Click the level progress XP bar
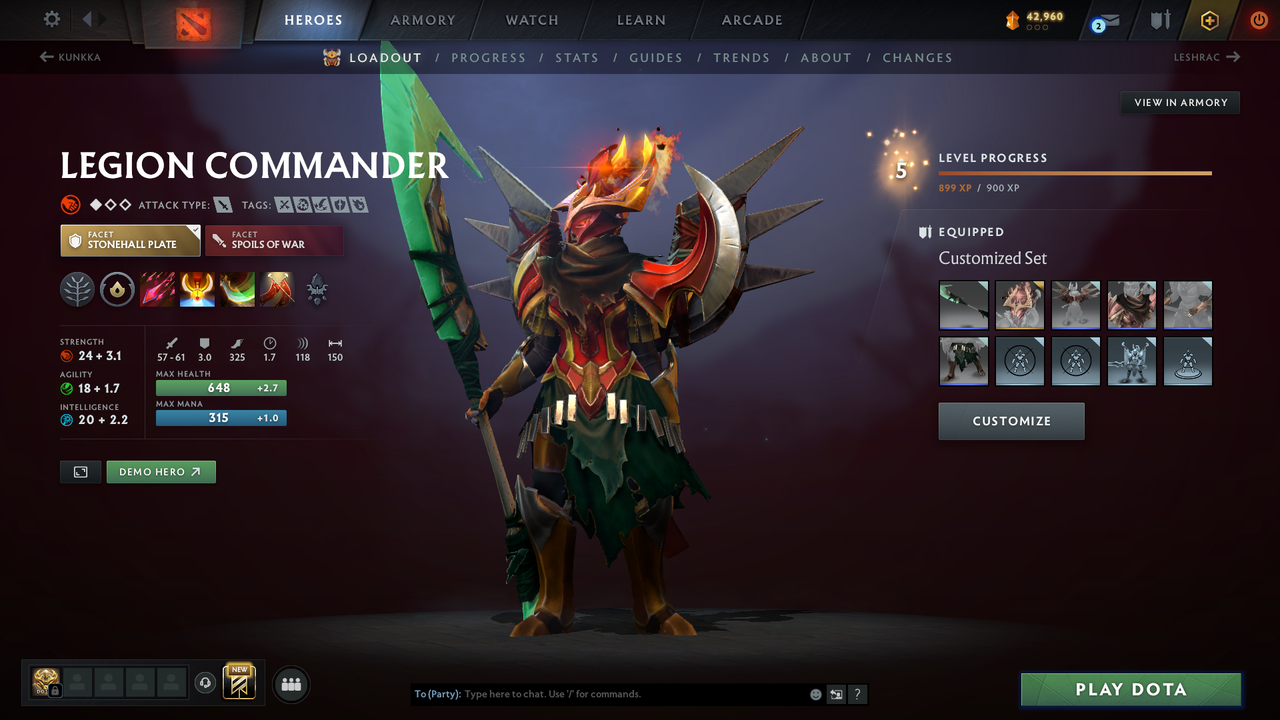Viewport: 1280px width, 720px height. point(1075,172)
